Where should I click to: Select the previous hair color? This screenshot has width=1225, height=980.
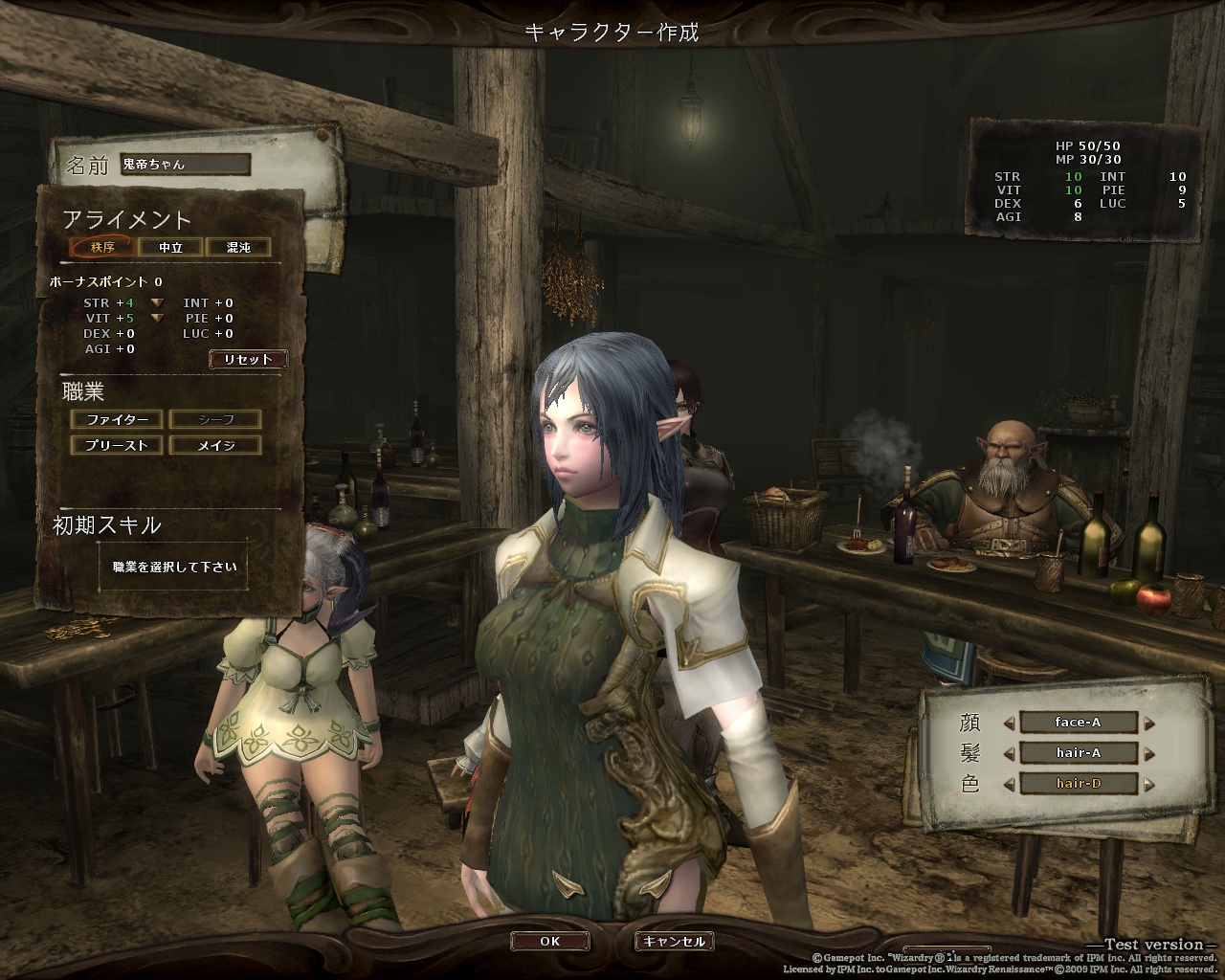coord(1009,784)
